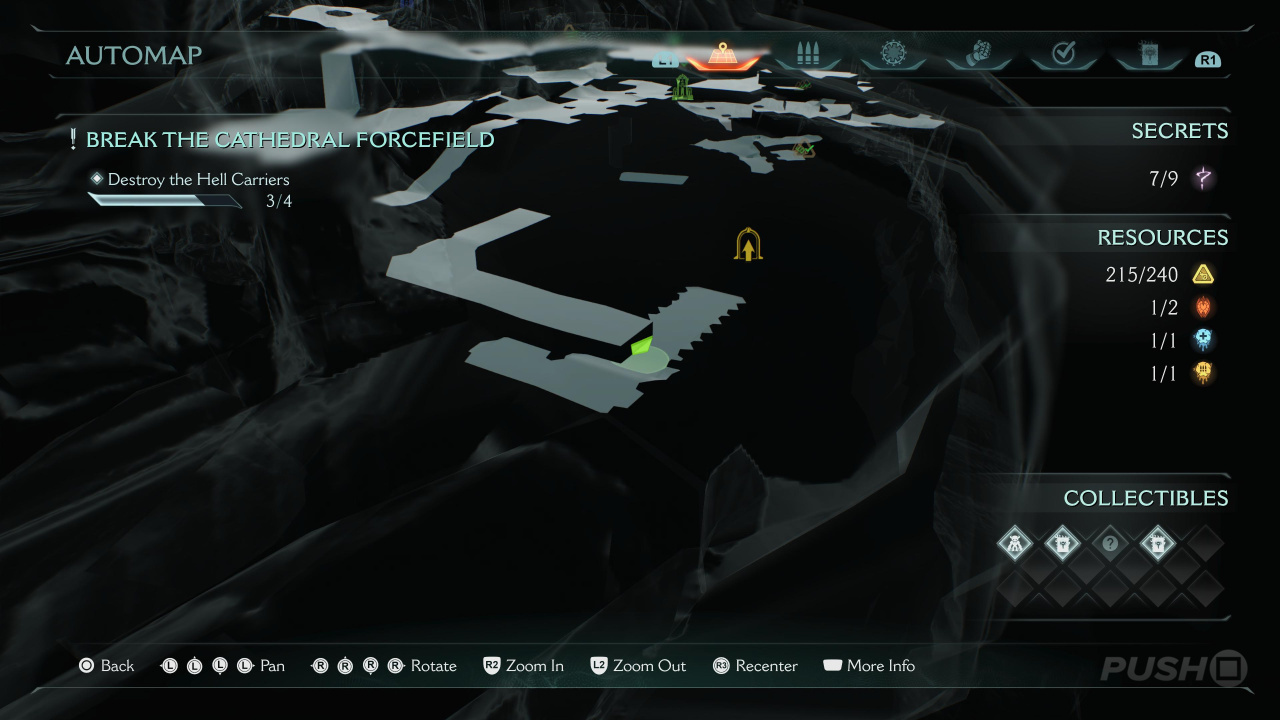Click the checked-off secret map marker
The width and height of the screenshot is (1280, 720).
[803, 150]
